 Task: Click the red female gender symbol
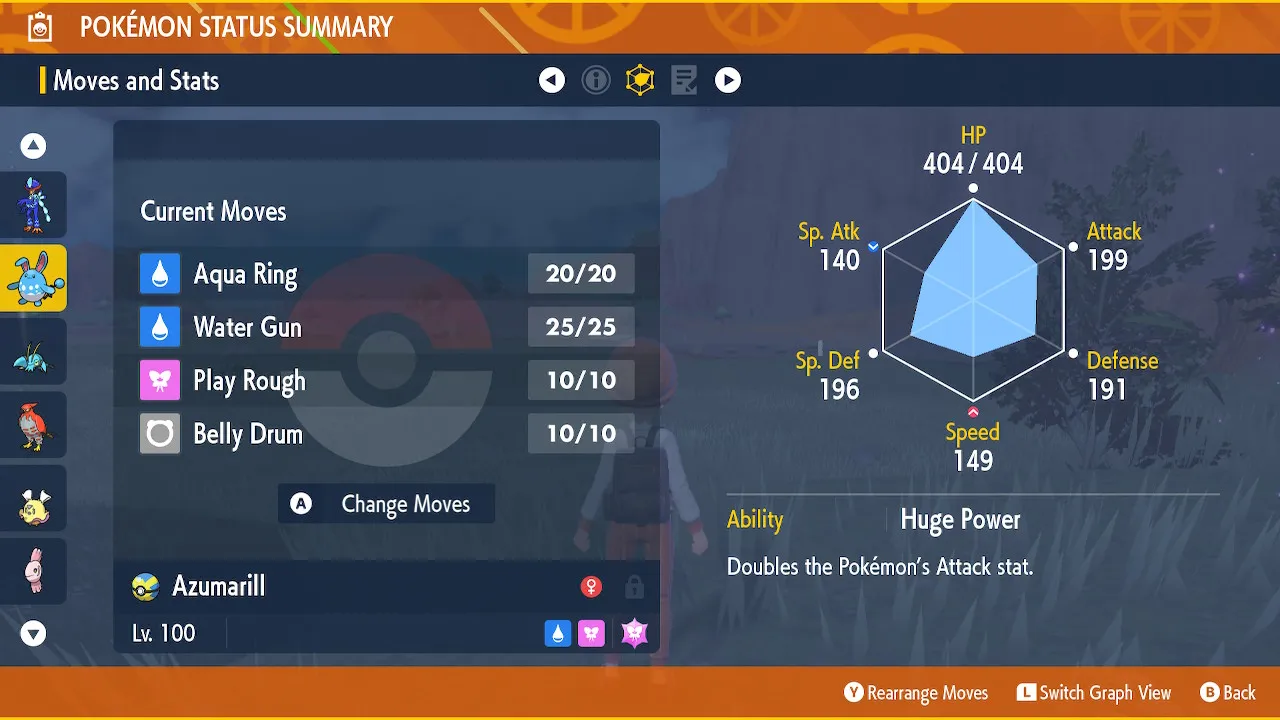click(x=591, y=588)
